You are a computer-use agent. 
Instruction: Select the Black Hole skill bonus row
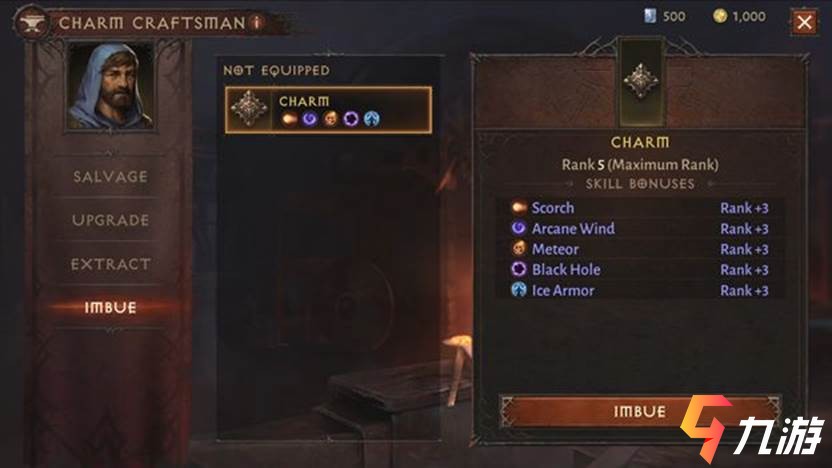640,270
